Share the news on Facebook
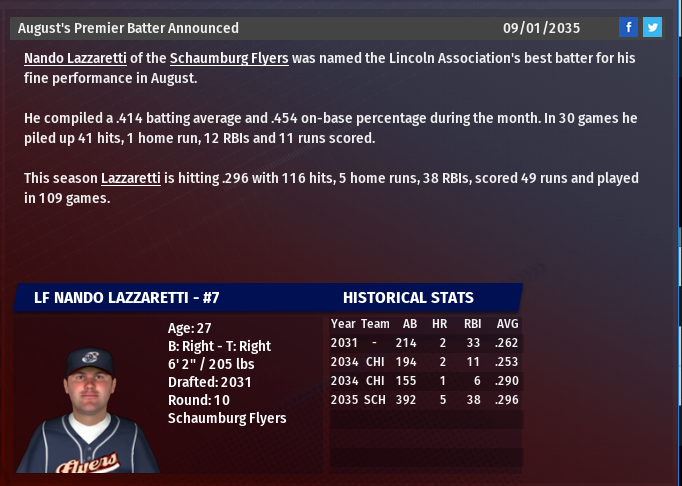 [x=629, y=27]
